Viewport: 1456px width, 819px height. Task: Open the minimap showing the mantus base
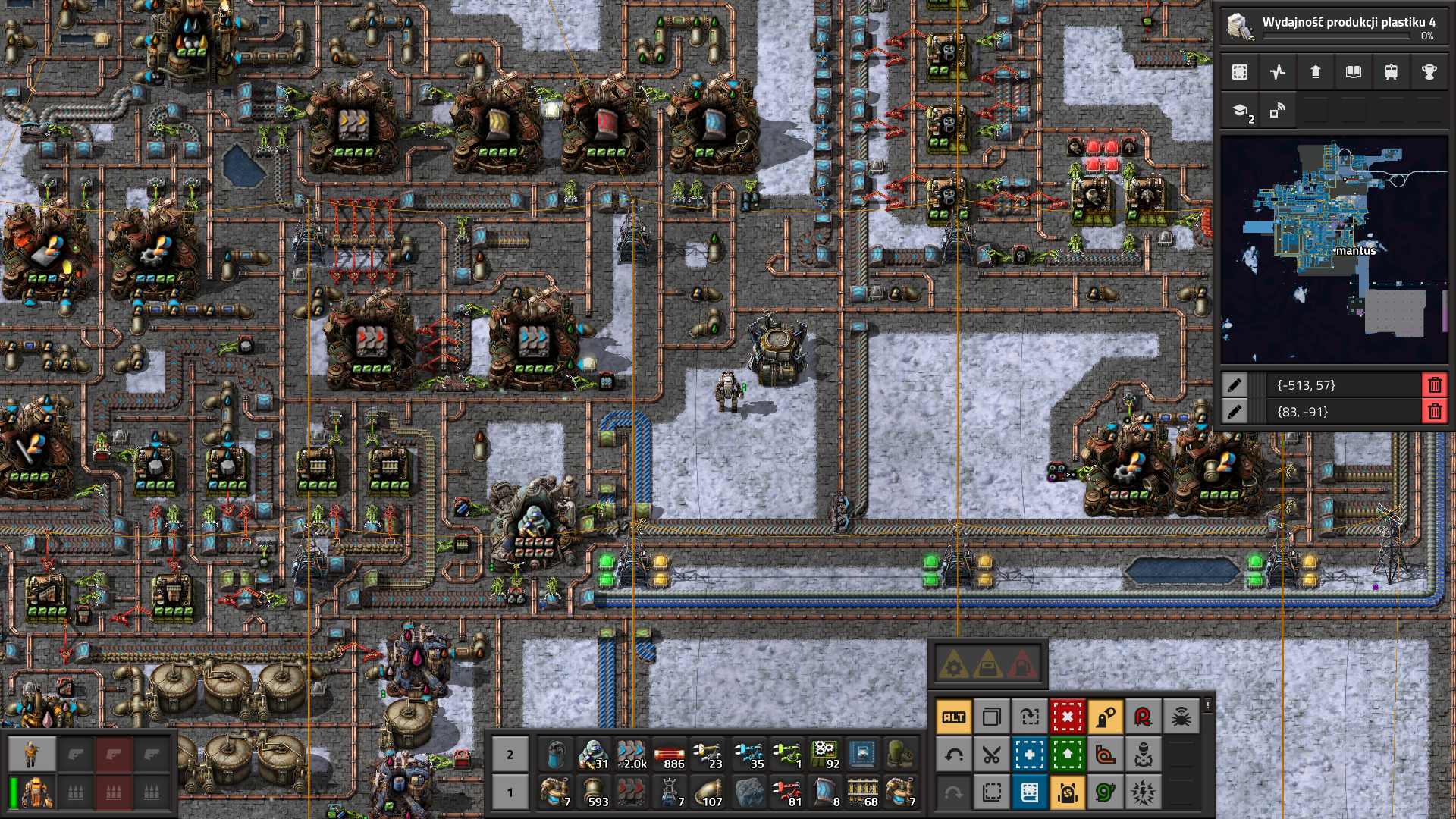point(1333,250)
